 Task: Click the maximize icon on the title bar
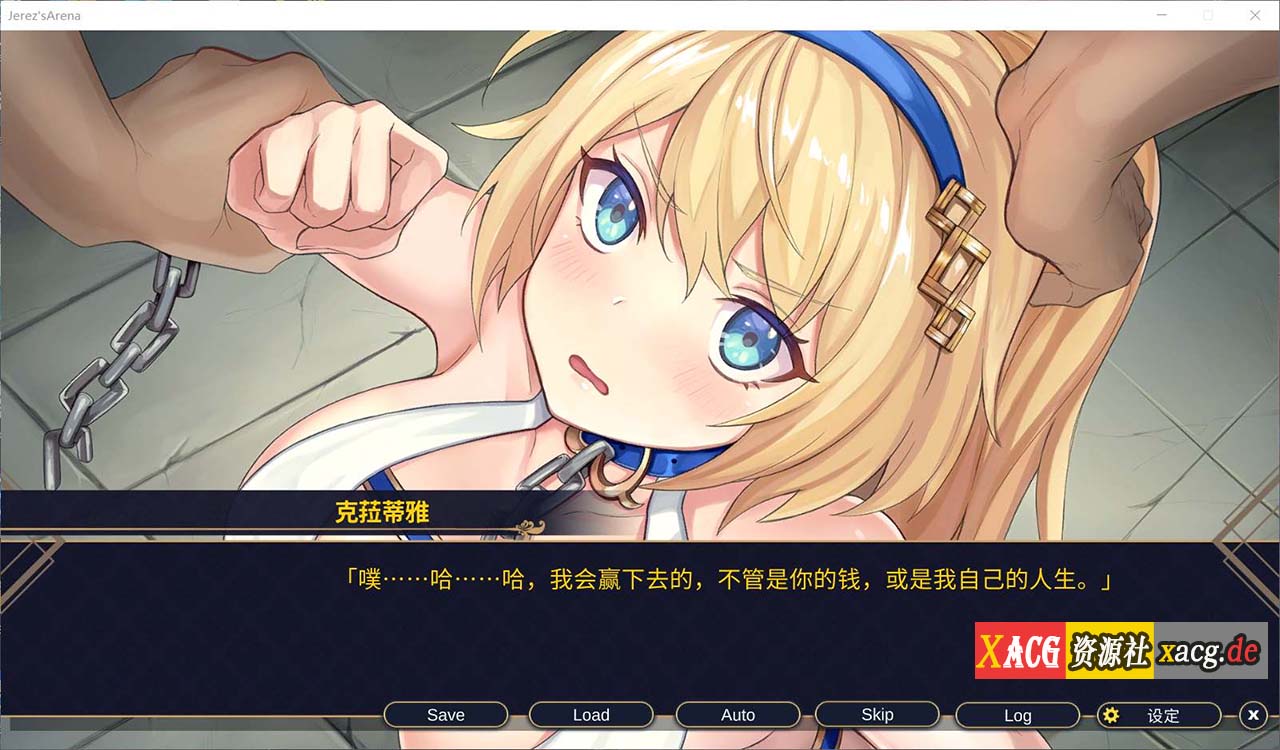[x=1208, y=15]
